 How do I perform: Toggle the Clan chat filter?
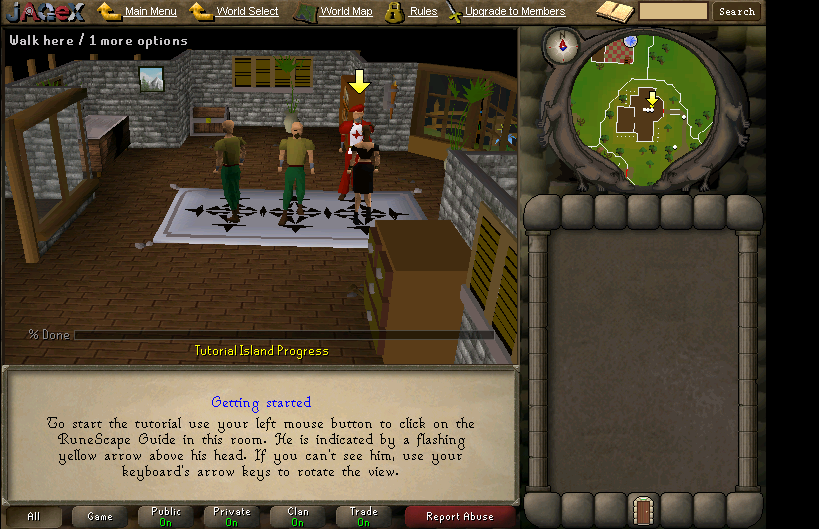[298, 517]
